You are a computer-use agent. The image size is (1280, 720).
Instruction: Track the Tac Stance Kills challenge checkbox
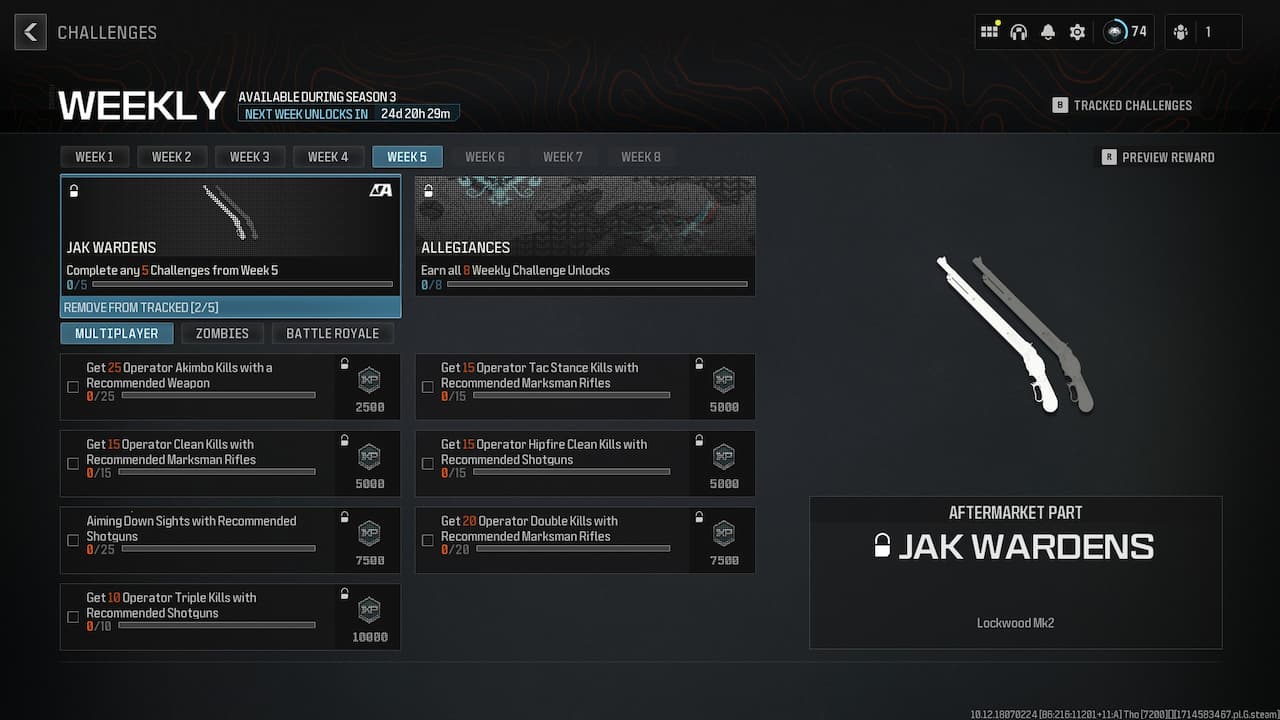click(x=428, y=387)
